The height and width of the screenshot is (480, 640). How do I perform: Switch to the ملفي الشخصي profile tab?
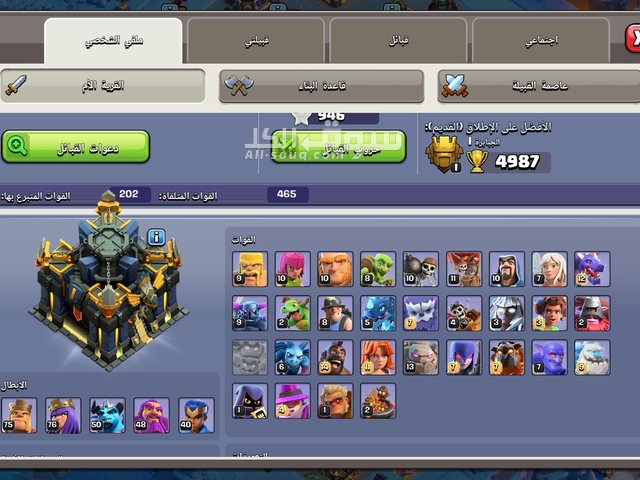click(113, 41)
